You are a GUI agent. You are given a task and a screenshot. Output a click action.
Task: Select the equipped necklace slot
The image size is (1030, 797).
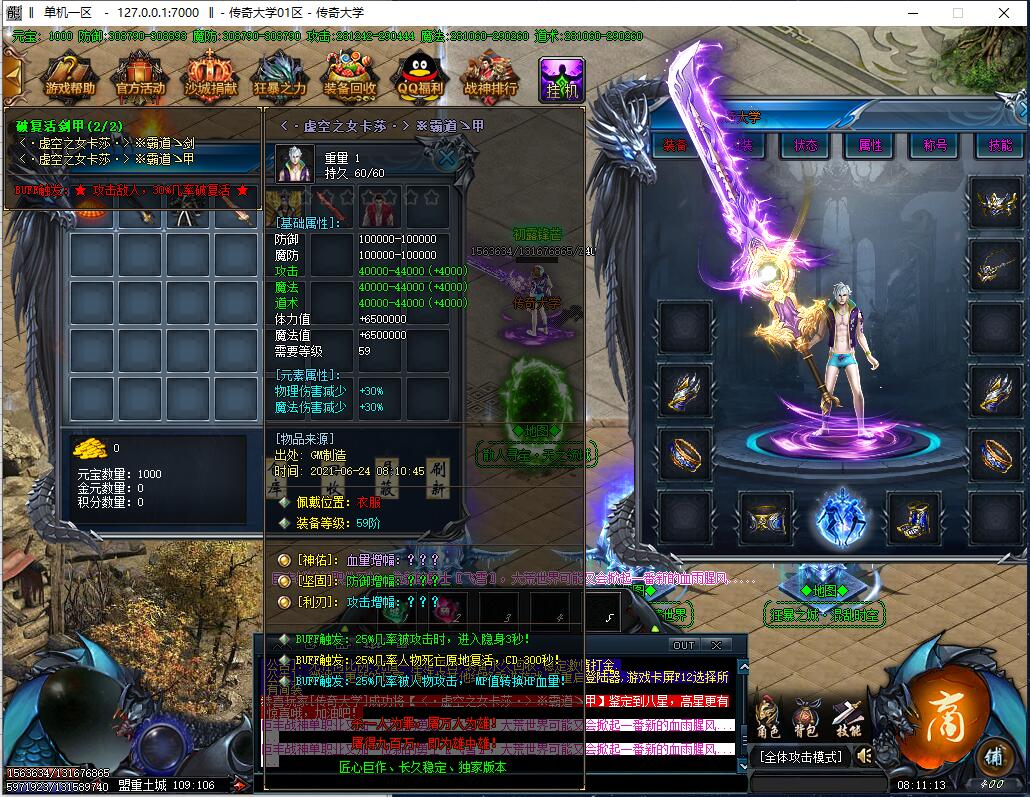click(996, 265)
